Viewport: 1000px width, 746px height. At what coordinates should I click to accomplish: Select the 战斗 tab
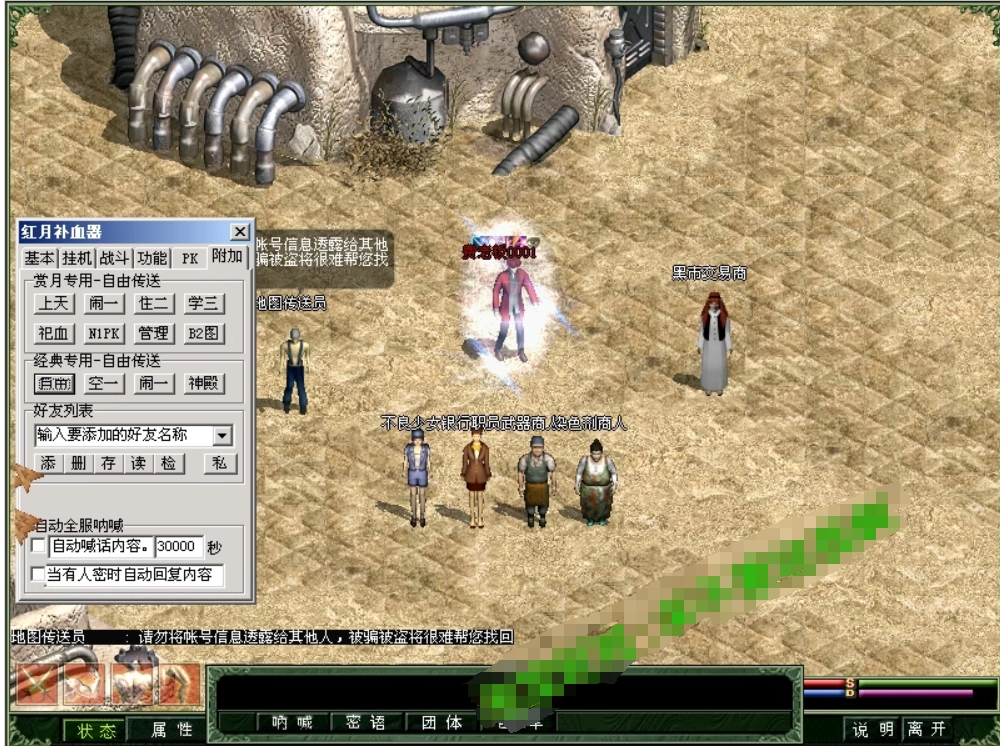(114, 257)
